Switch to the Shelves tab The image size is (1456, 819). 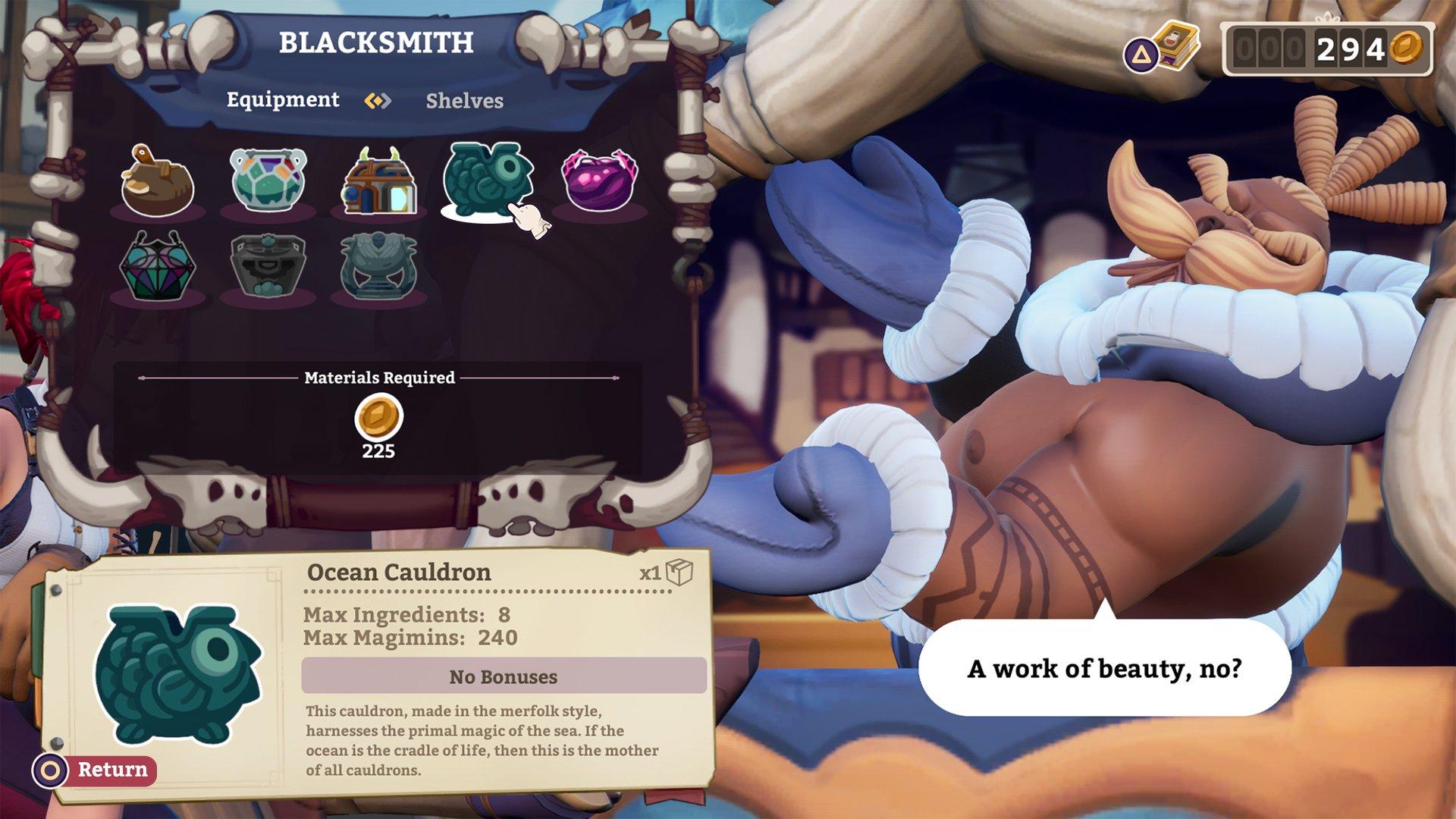click(463, 101)
